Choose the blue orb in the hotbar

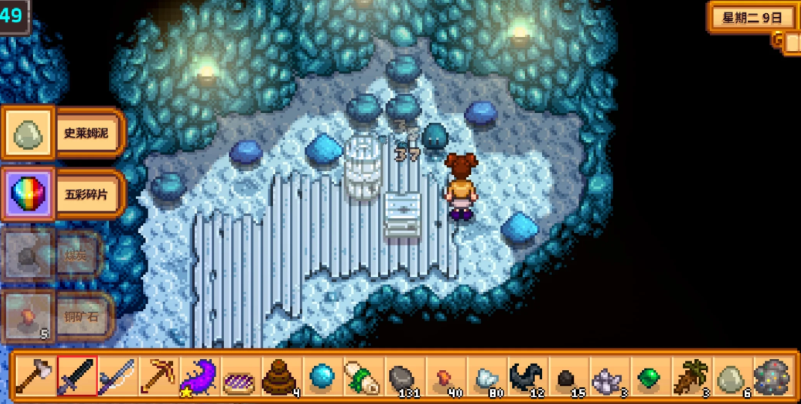[321, 377]
